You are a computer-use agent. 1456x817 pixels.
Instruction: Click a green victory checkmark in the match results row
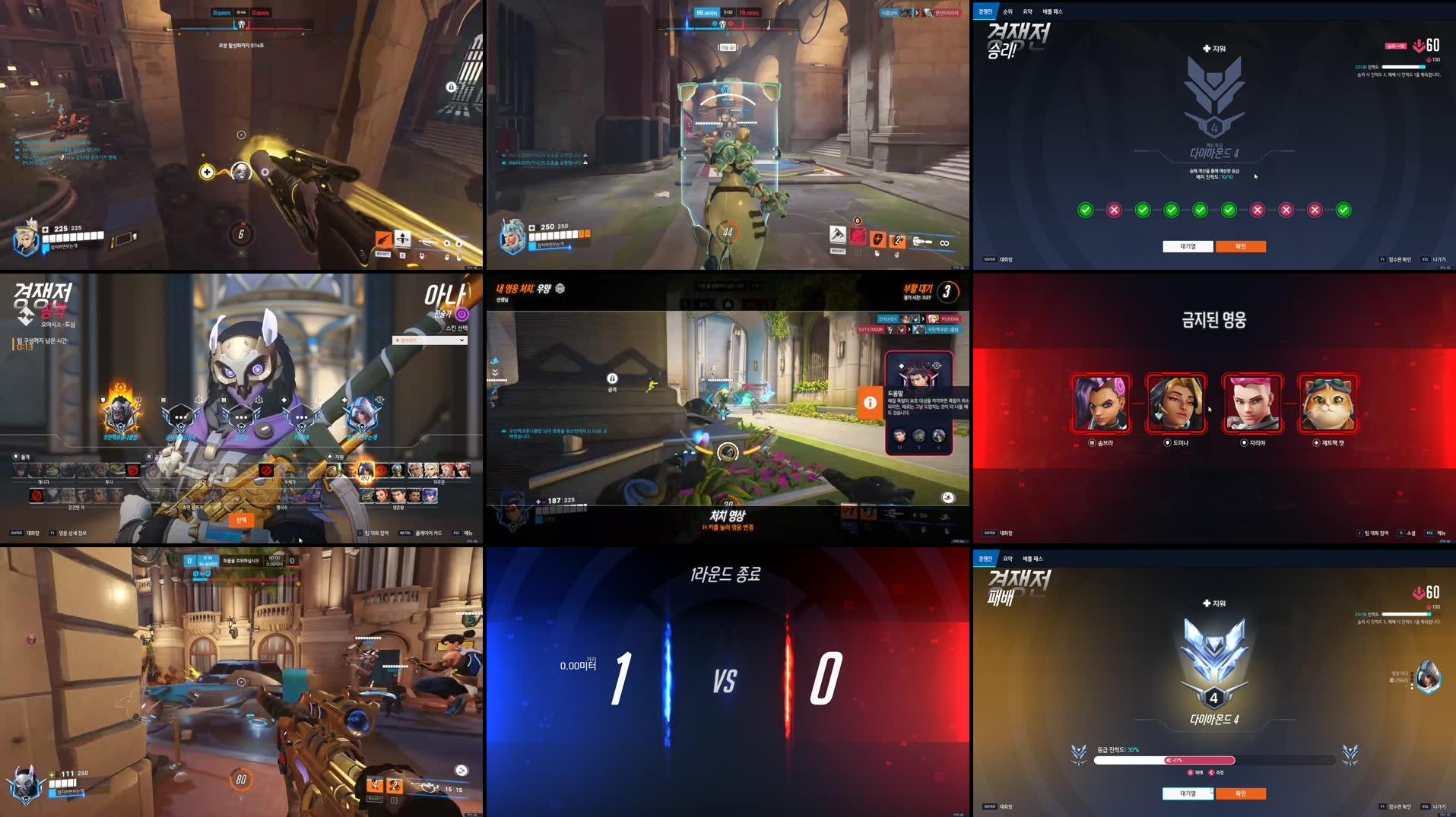tap(1085, 210)
